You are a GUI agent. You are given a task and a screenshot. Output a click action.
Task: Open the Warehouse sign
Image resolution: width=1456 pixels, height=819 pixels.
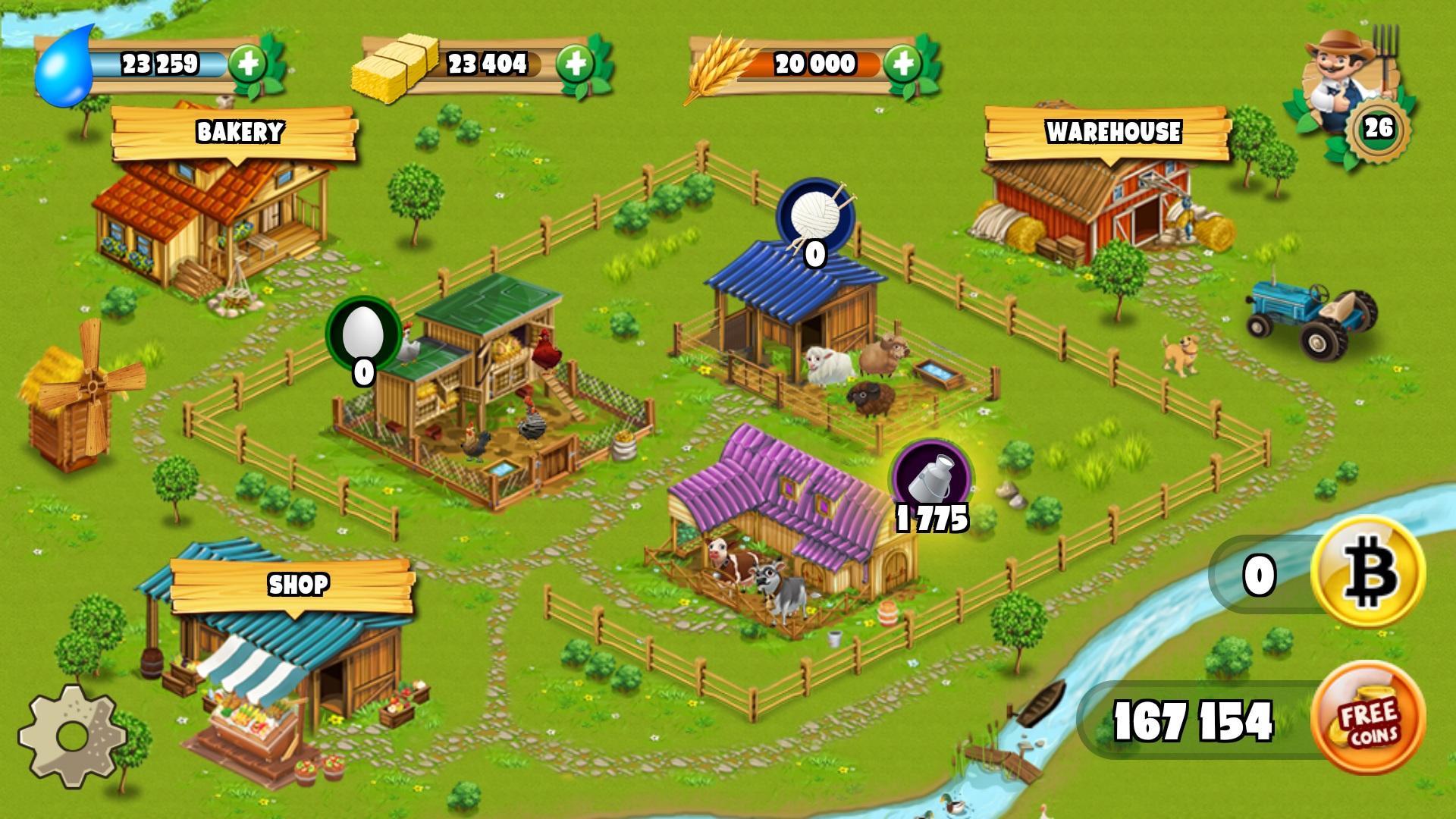[1112, 133]
